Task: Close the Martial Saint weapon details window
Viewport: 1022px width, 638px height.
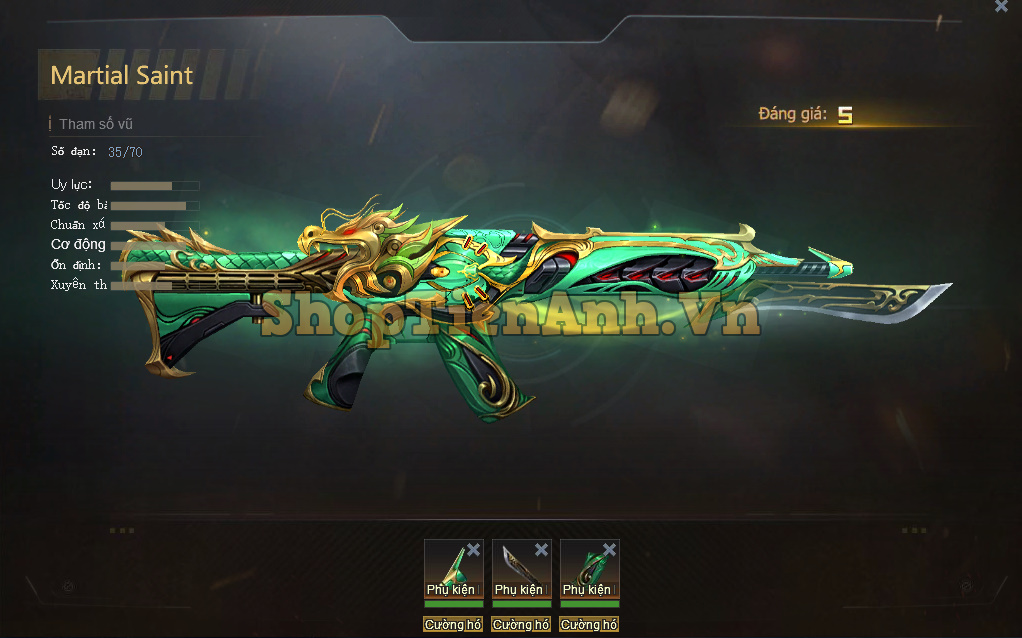Action: point(1001,6)
